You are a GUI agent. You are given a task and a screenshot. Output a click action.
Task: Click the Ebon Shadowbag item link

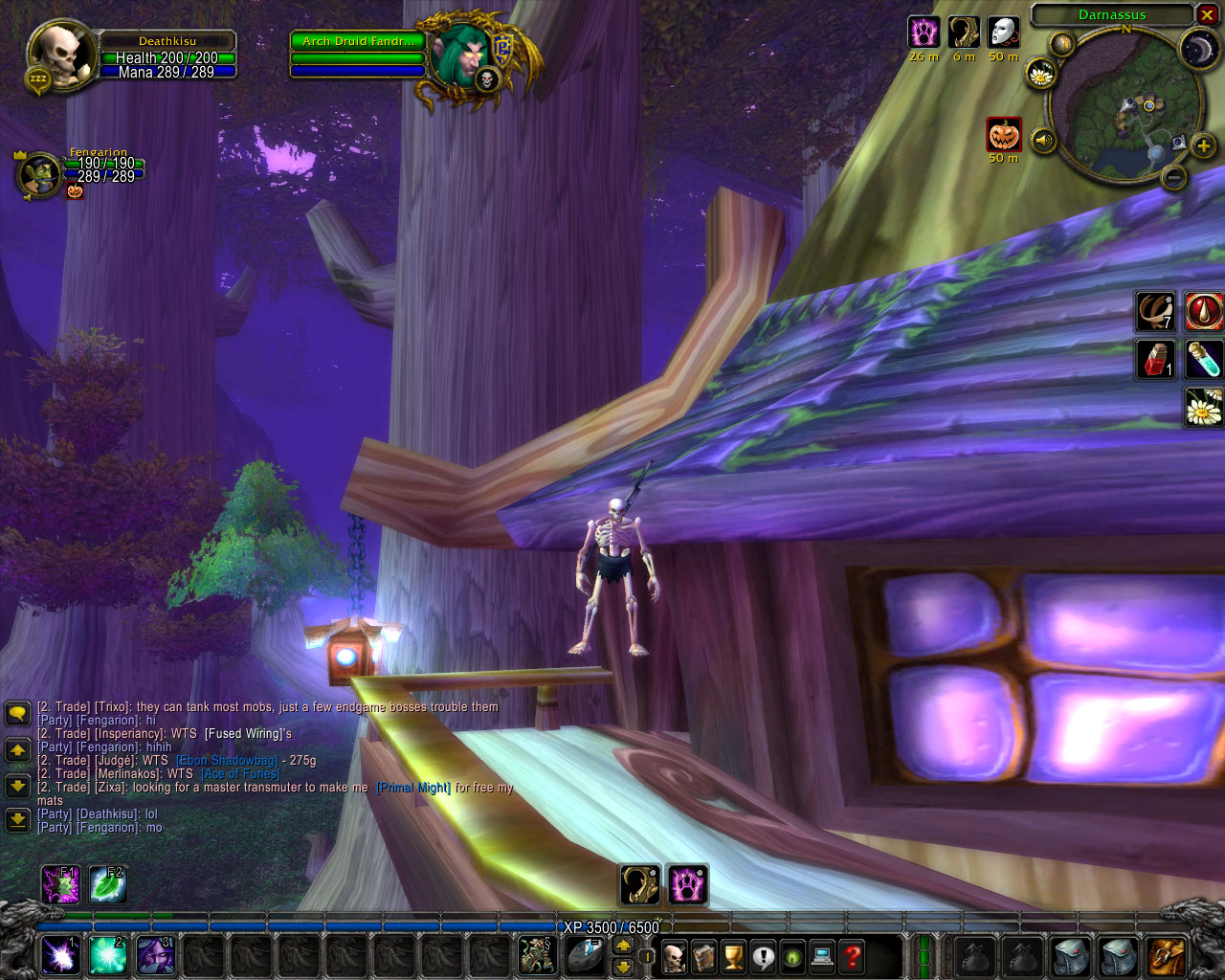click(227, 761)
